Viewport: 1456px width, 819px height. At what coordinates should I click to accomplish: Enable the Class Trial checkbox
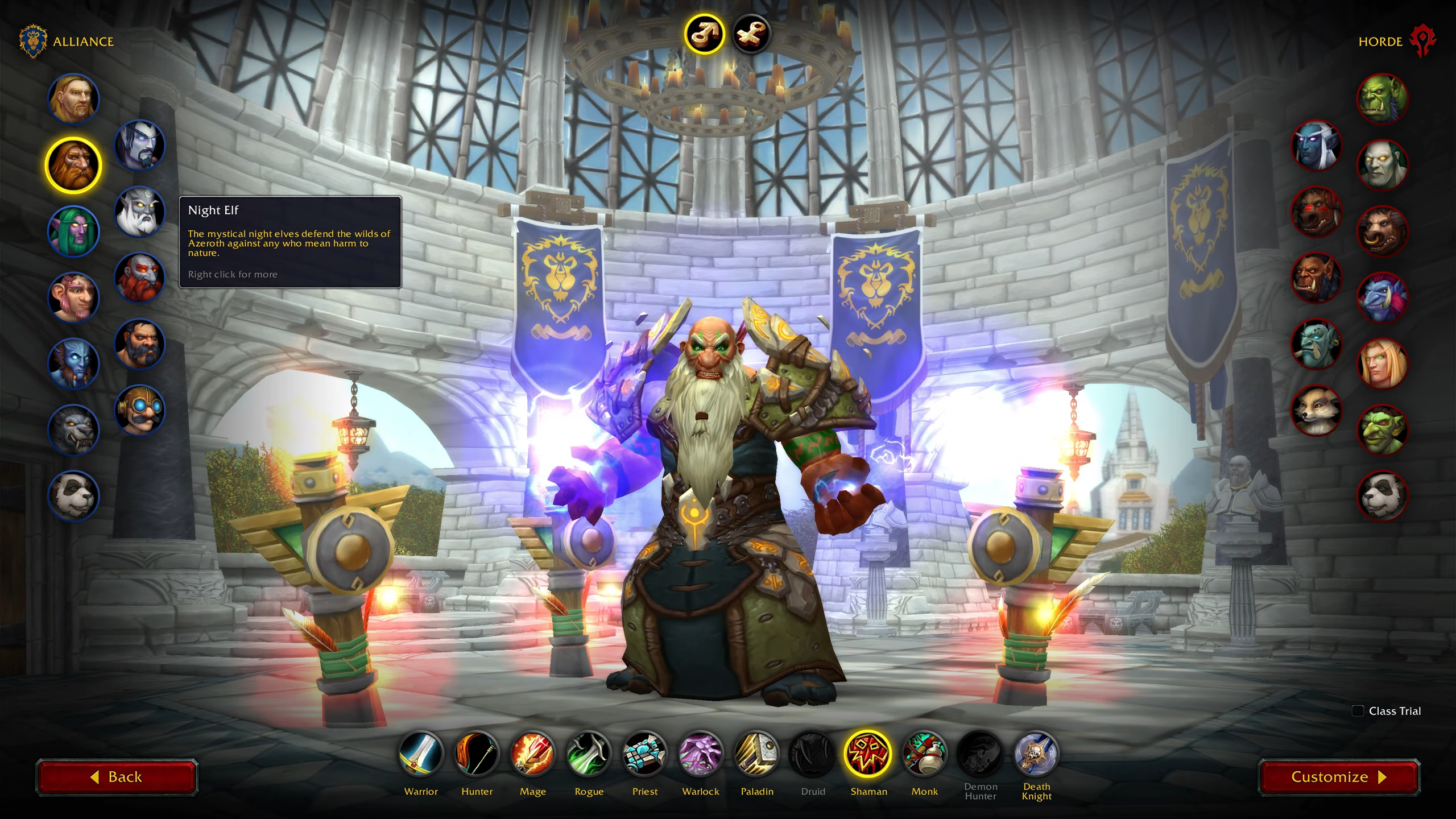point(1358,710)
